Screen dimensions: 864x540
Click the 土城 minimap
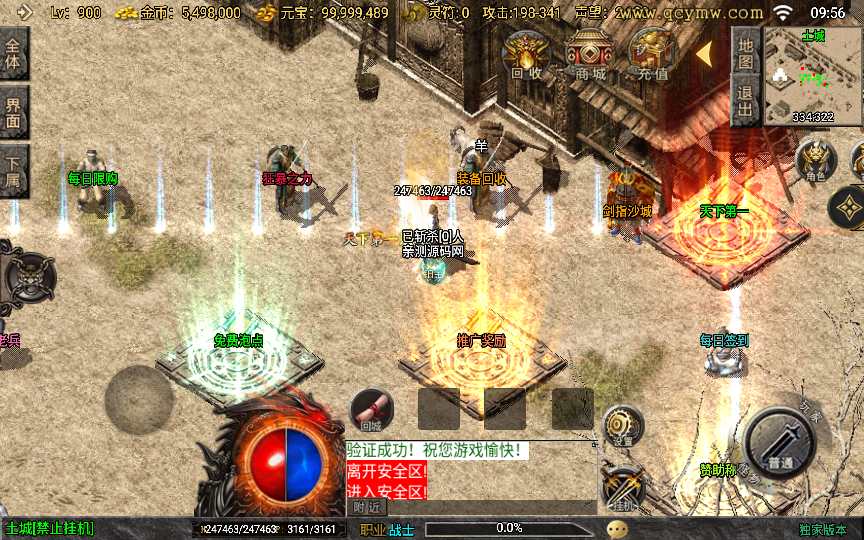point(812,76)
